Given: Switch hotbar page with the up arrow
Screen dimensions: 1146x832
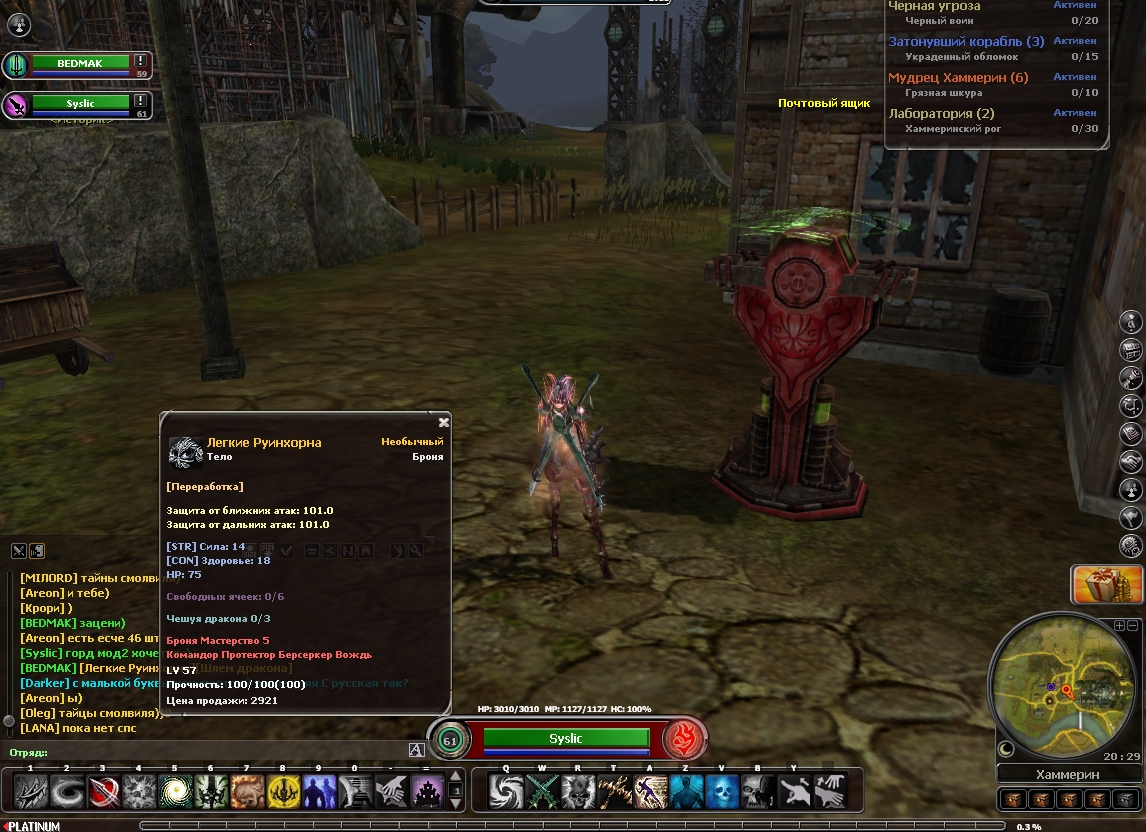Looking at the screenshot, I should (x=457, y=776).
